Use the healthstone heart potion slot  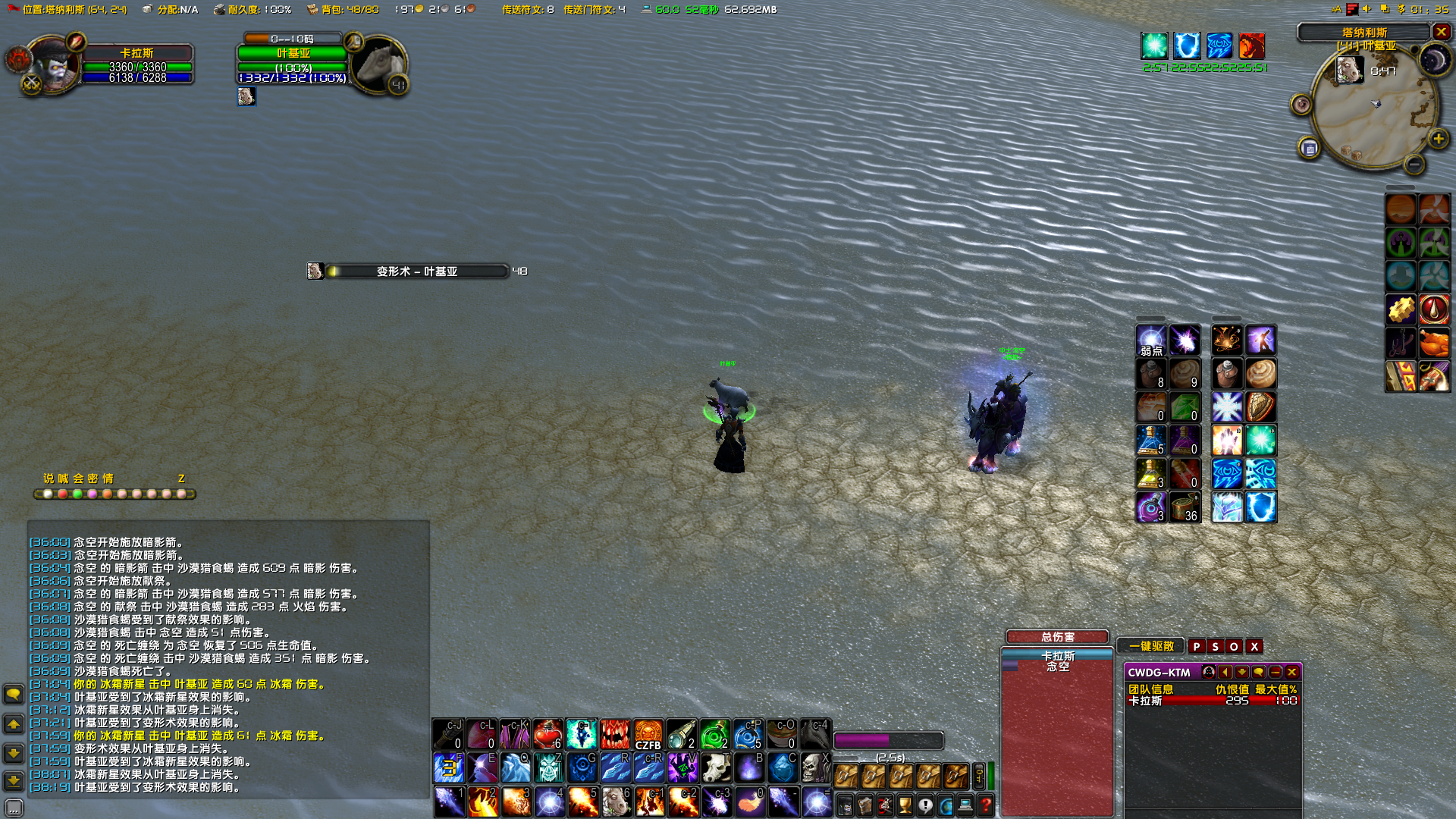click(548, 734)
